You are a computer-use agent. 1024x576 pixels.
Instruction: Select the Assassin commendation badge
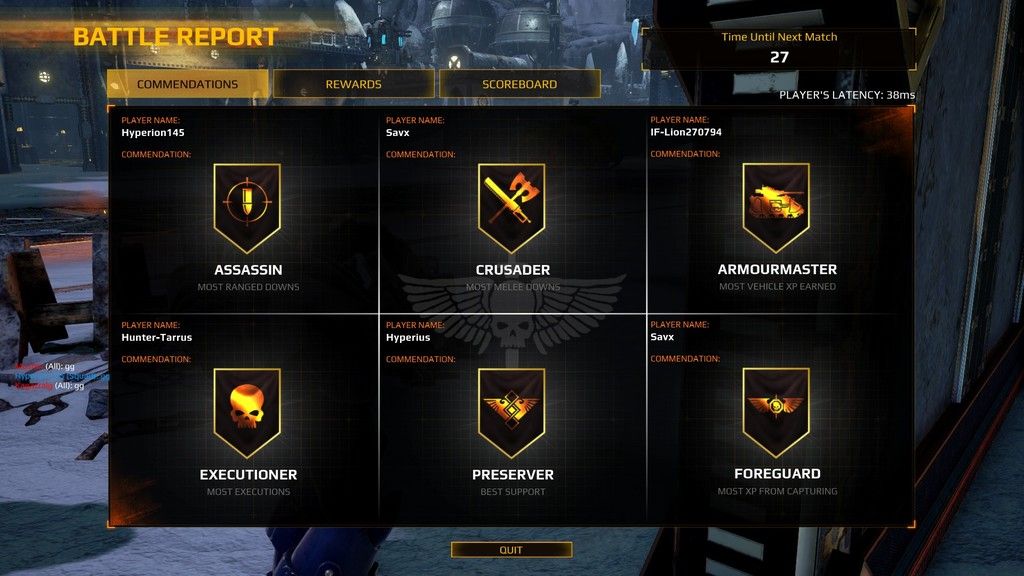(247, 208)
